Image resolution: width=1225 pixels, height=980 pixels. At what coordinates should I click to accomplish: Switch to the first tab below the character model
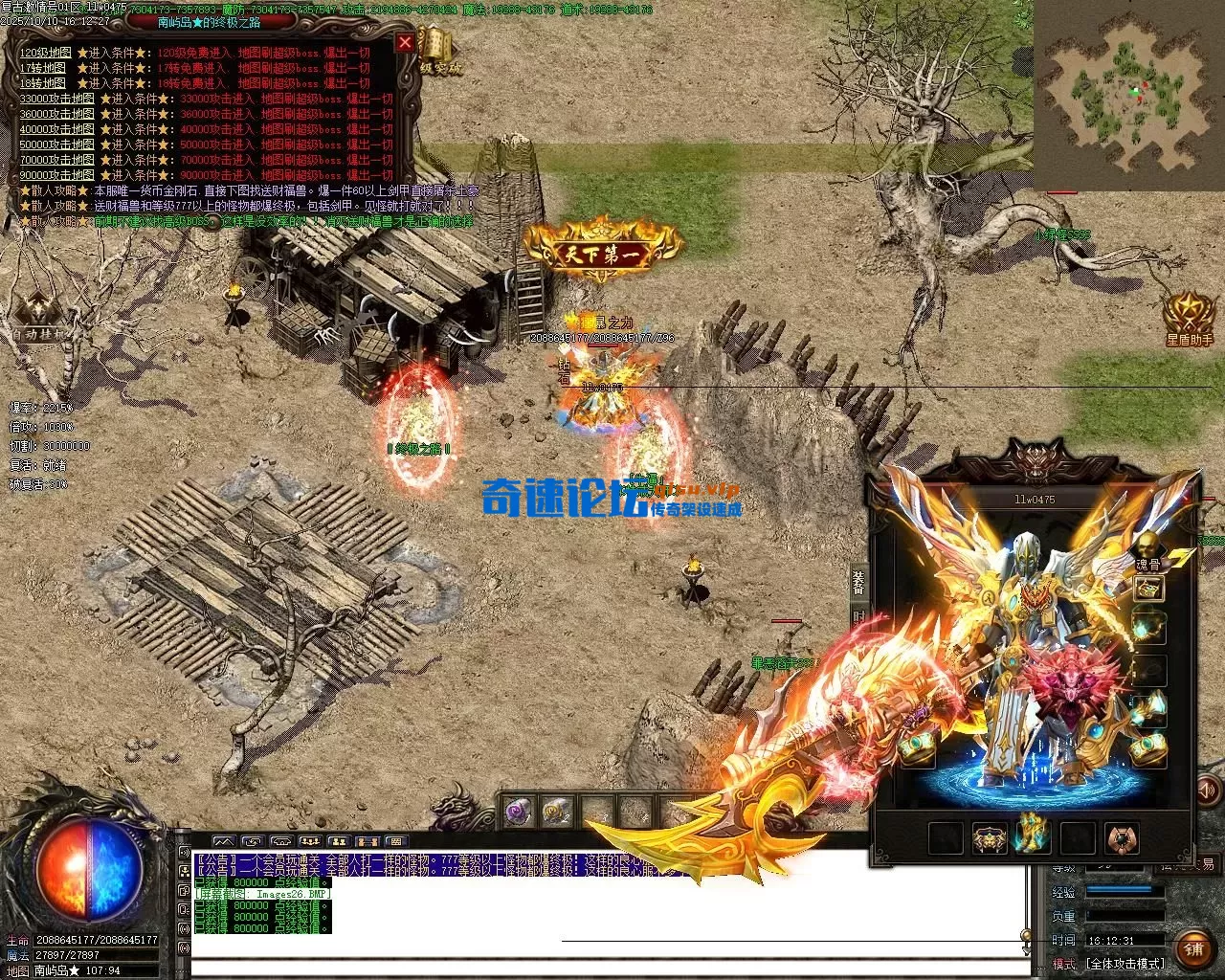(x=946, y=836)
